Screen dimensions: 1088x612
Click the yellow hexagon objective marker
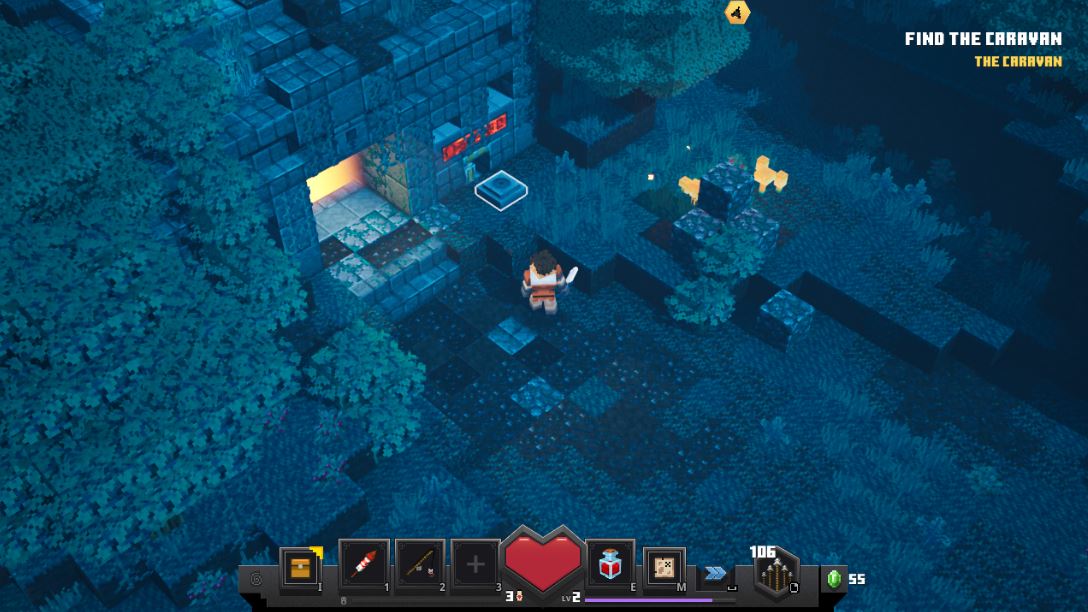click(737, 12)
